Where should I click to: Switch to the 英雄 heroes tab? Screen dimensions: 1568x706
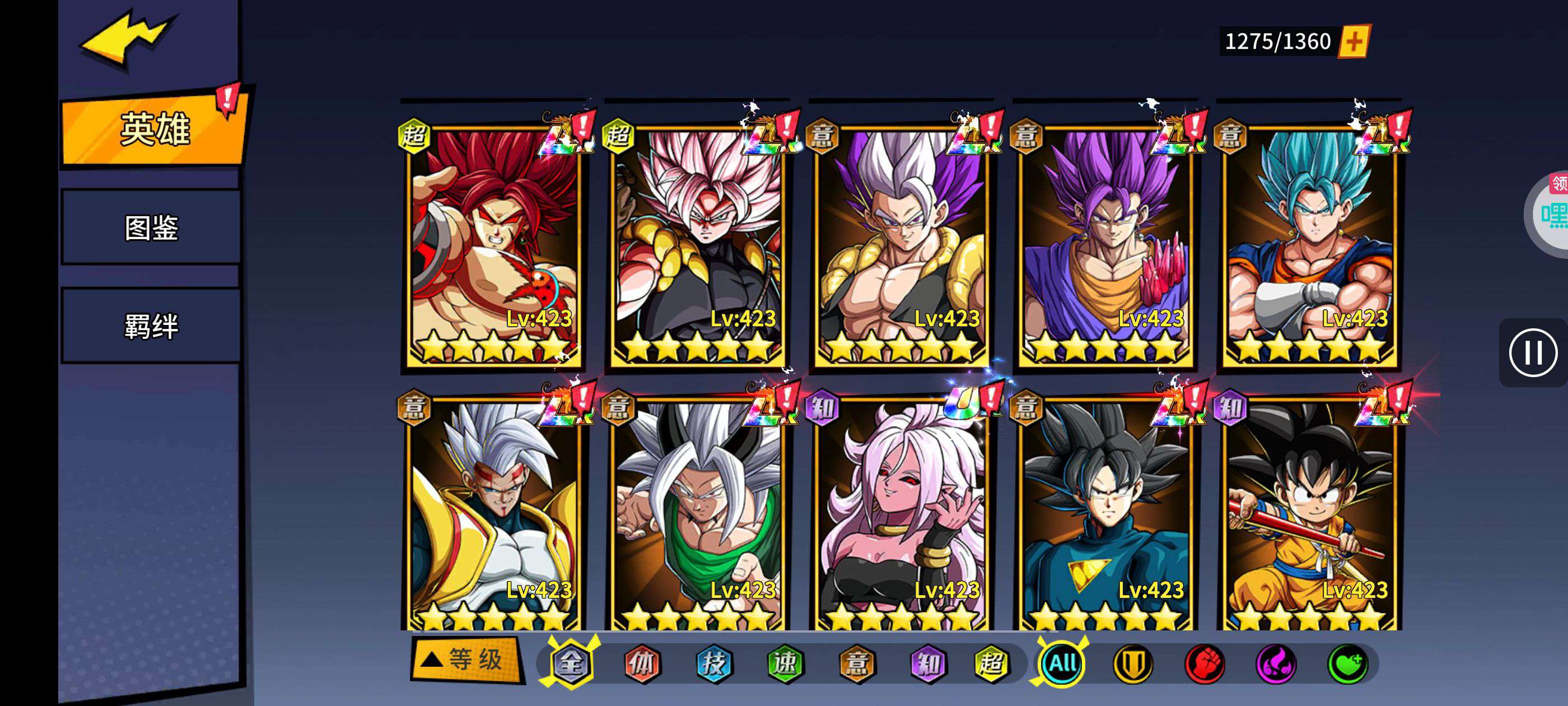pyautogui.click(x=154, y=129)
